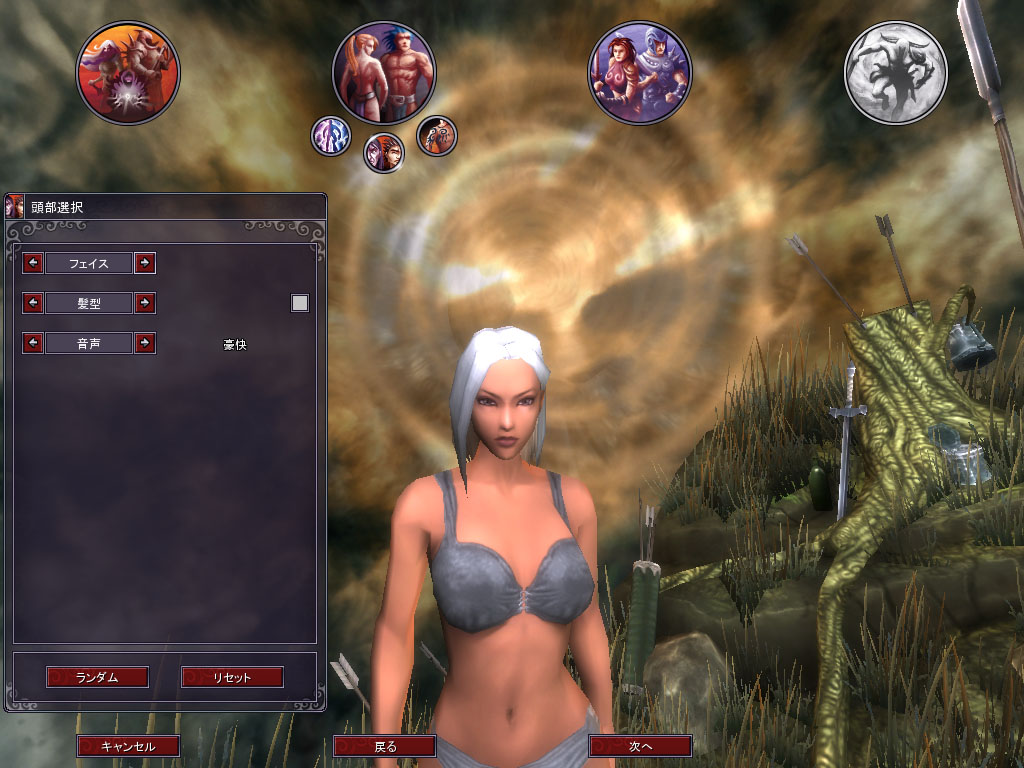The width and height of the screenshot is (1024, 768).
Task: Select the blue-haired couple race portrait
Action: pos(384,73)
